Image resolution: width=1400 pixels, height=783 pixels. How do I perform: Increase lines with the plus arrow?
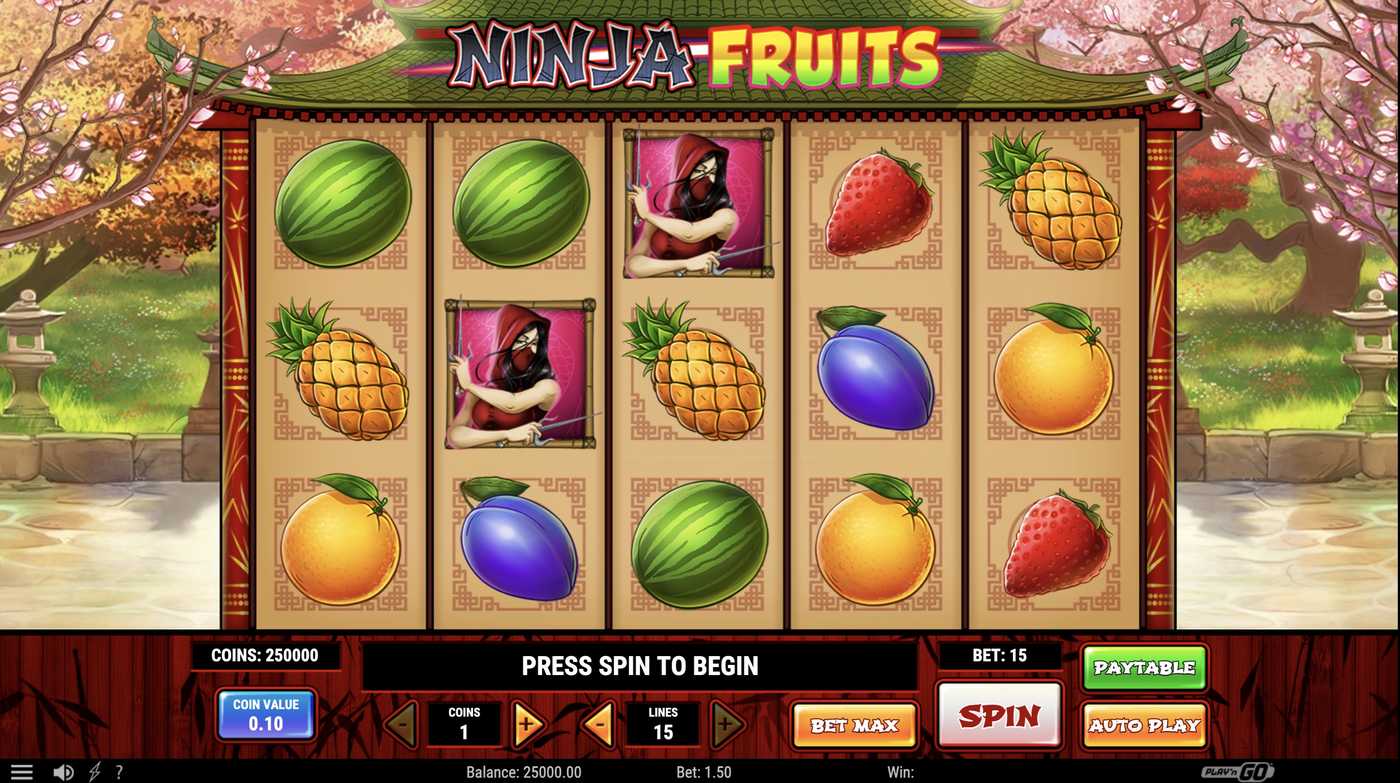point(724,725)
